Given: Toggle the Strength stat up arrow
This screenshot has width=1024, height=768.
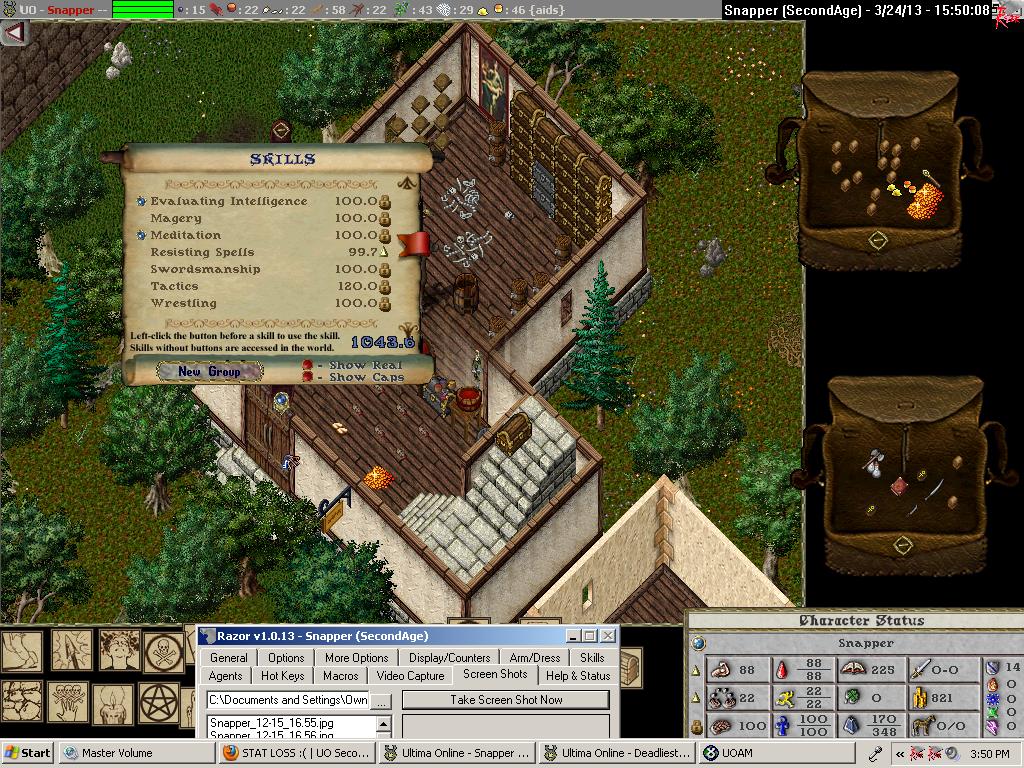Looking at the screenshot, I should click(697, 669).
